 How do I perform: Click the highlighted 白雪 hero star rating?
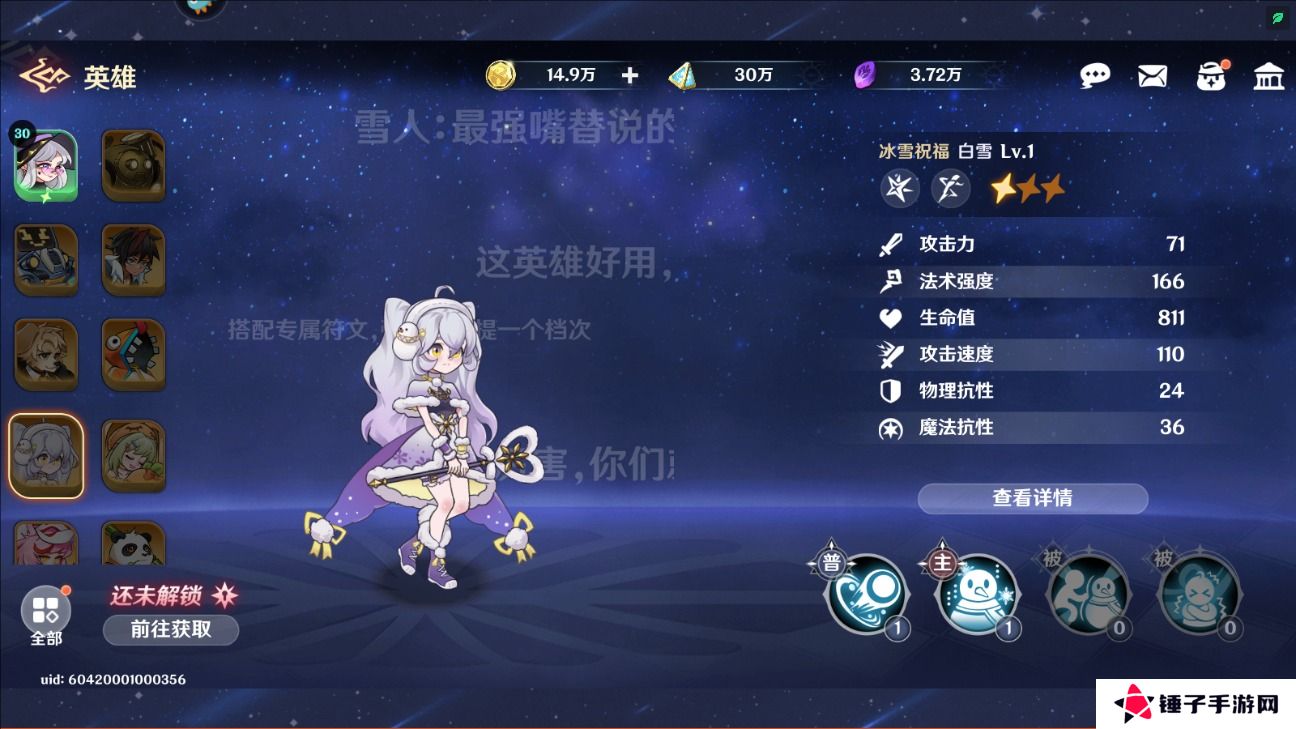1026,188
